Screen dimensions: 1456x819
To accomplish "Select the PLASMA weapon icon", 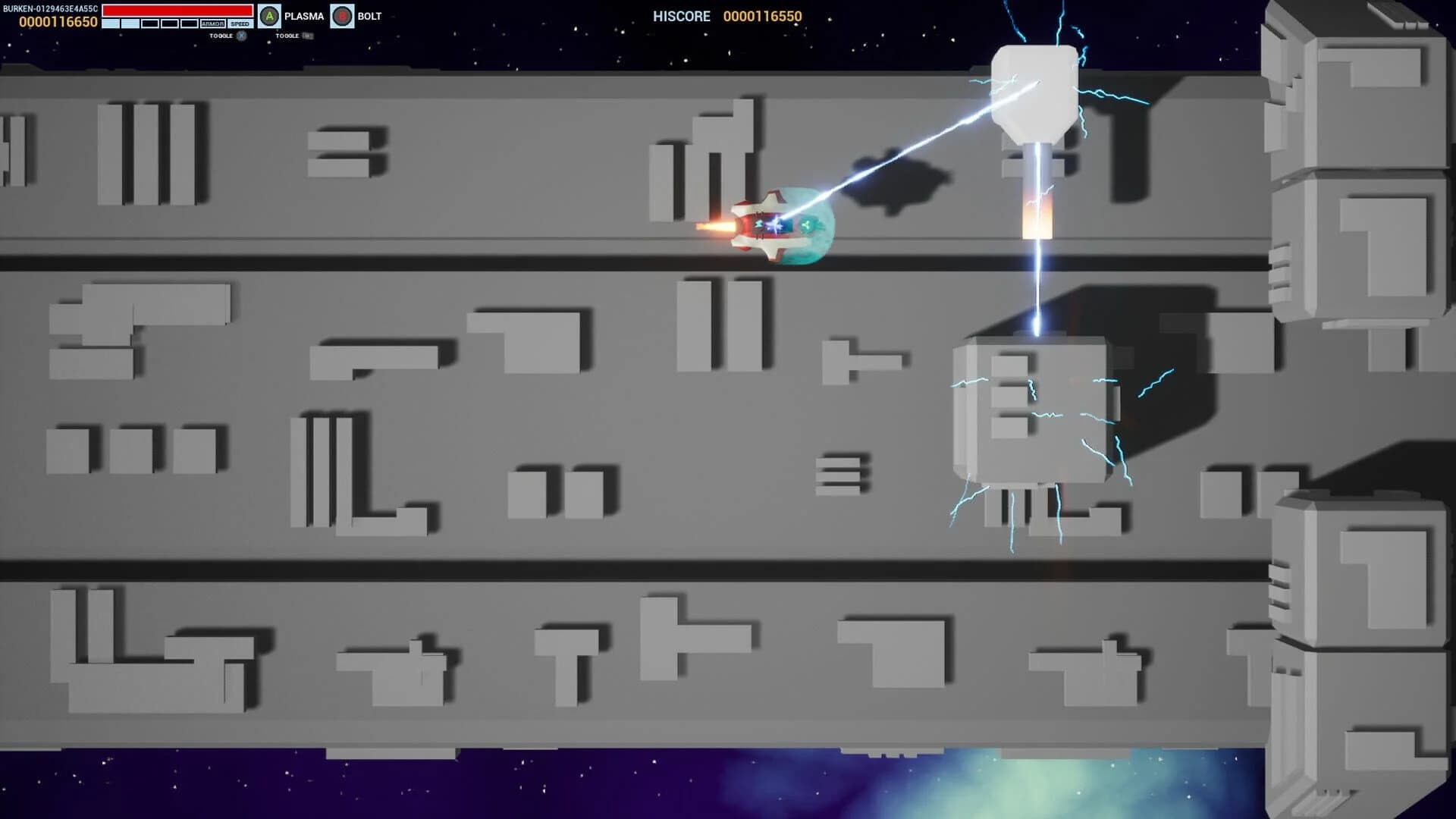I will point(303,15).
